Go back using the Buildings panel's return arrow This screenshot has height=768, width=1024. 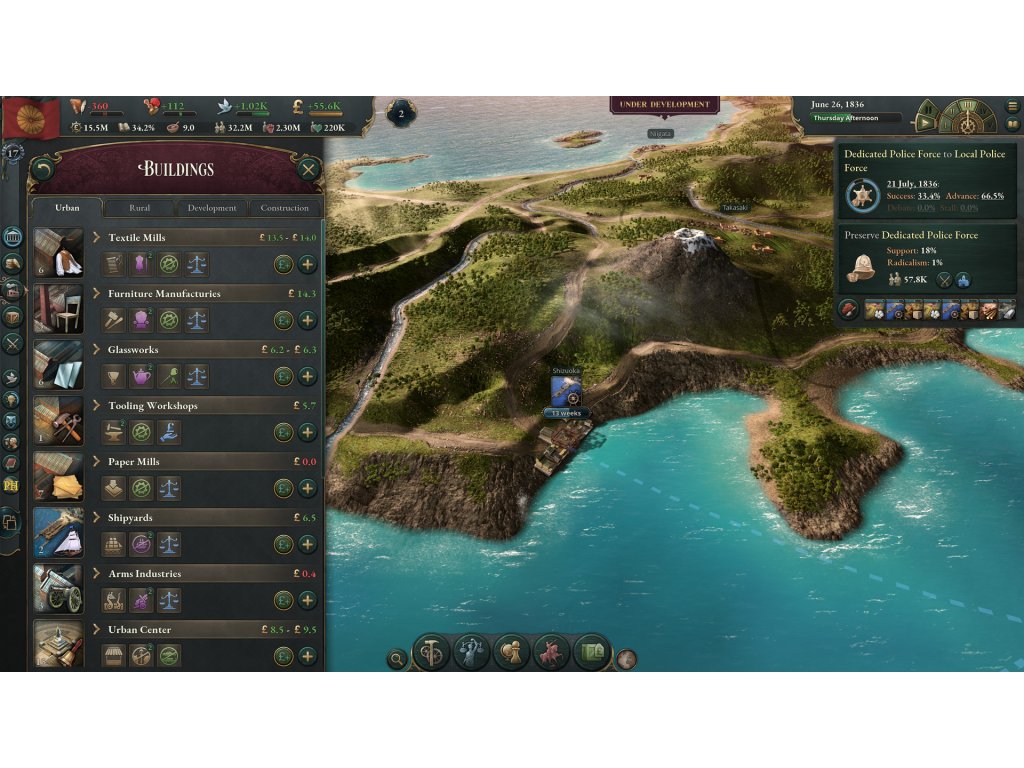(x=43, y=169)
